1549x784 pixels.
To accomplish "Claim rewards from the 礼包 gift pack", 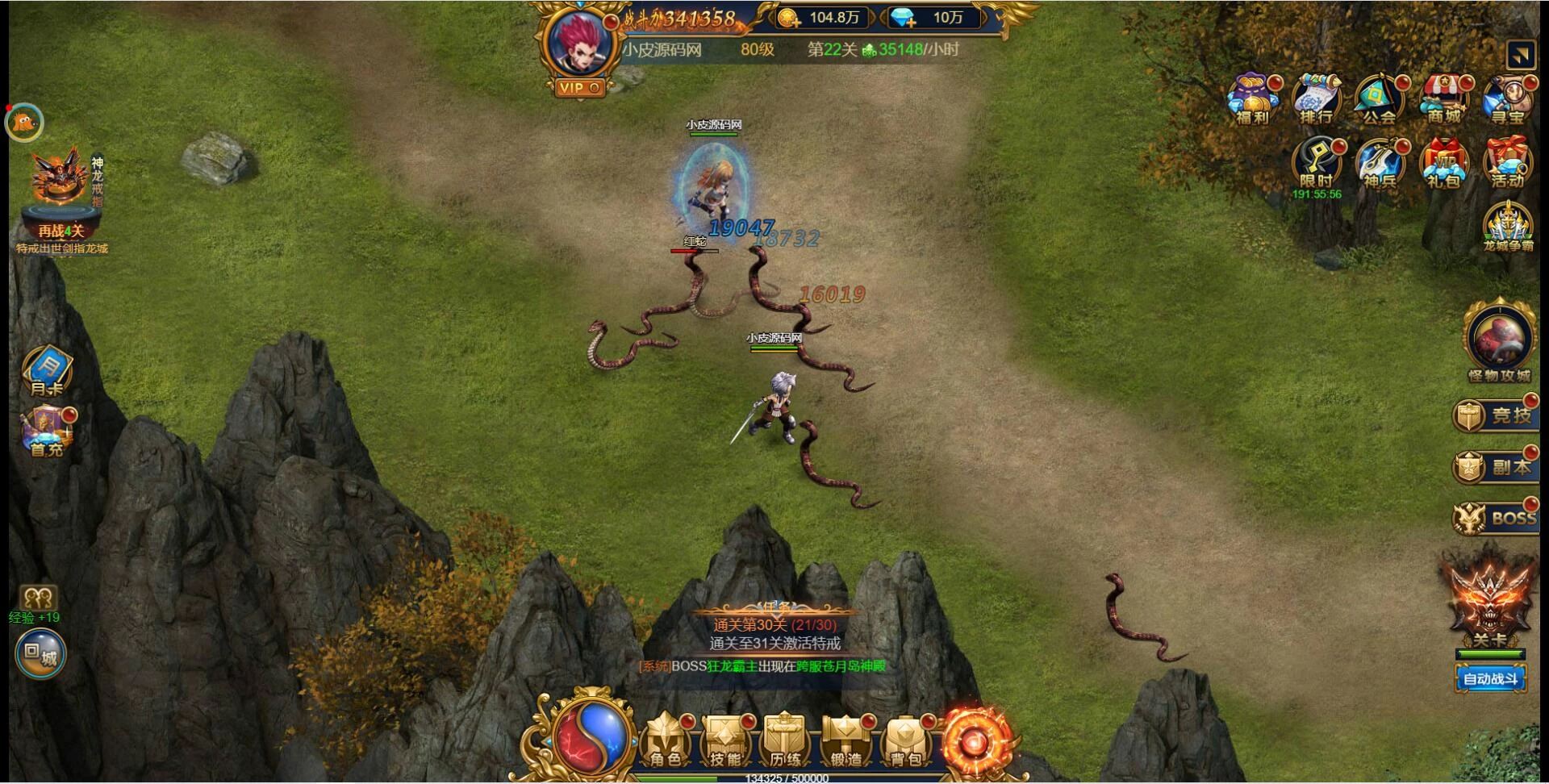I will coord(1443,165).
